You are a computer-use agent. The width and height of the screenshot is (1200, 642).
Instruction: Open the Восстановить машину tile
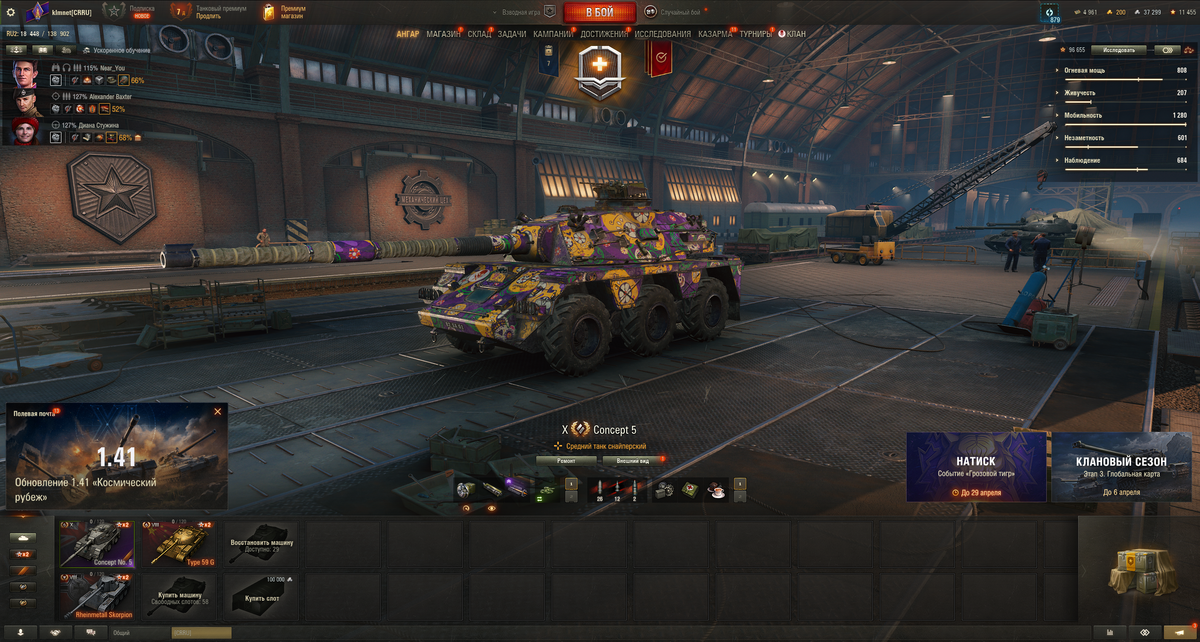point(260,543)
